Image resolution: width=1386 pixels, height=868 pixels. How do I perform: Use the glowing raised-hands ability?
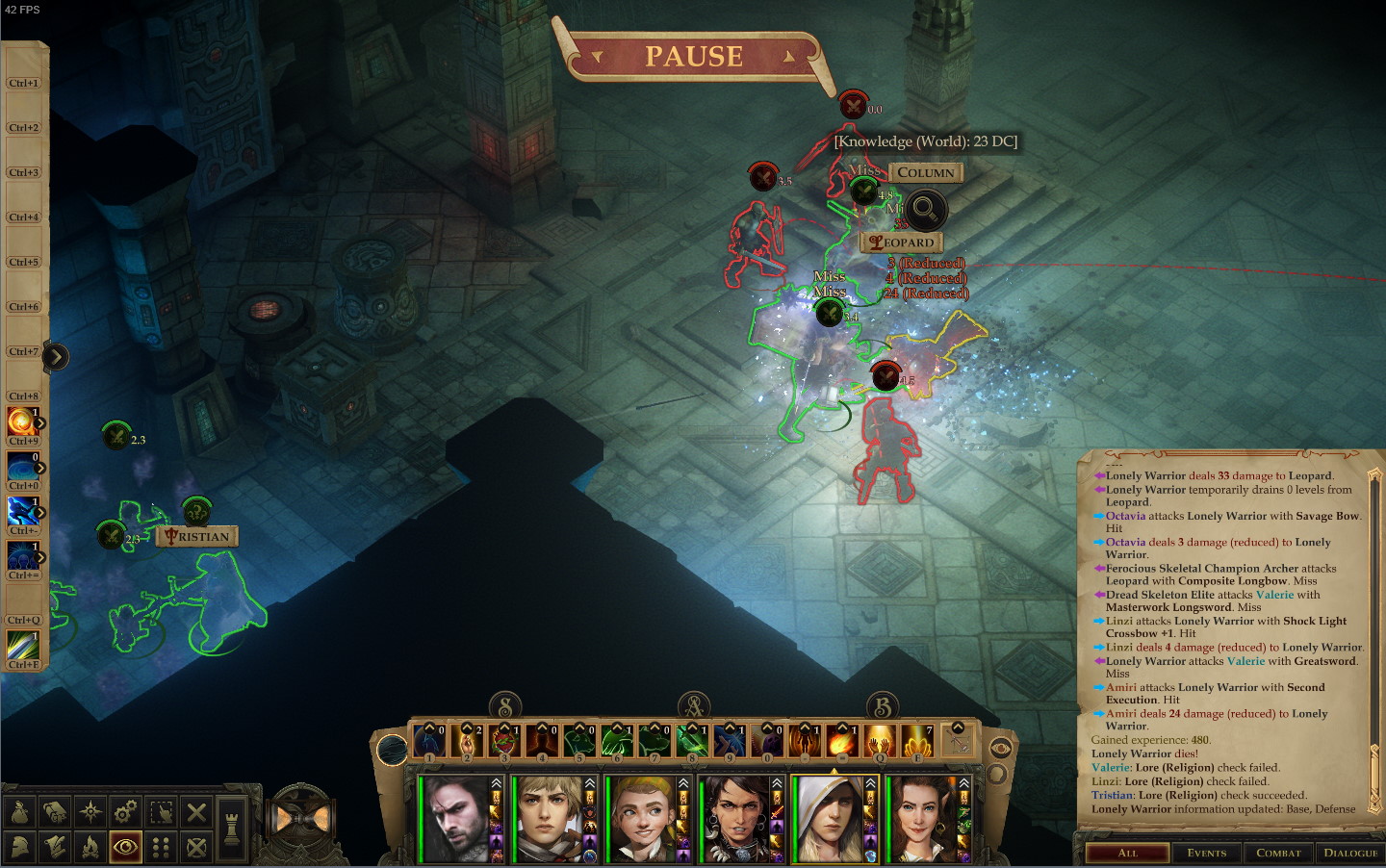click(x=880, y=742)
